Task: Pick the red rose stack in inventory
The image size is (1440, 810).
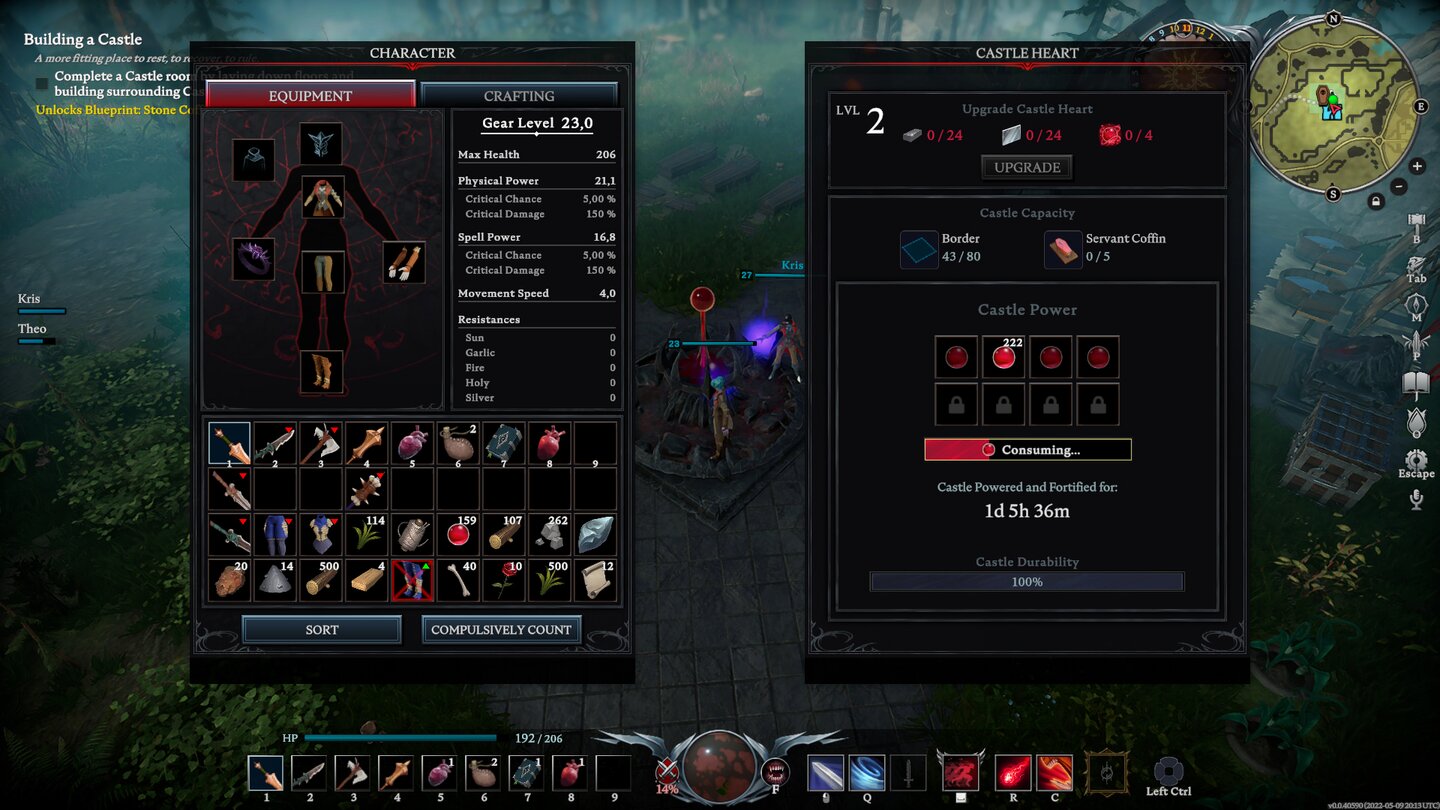Action: pyautogui.click(x=504, y=580)
